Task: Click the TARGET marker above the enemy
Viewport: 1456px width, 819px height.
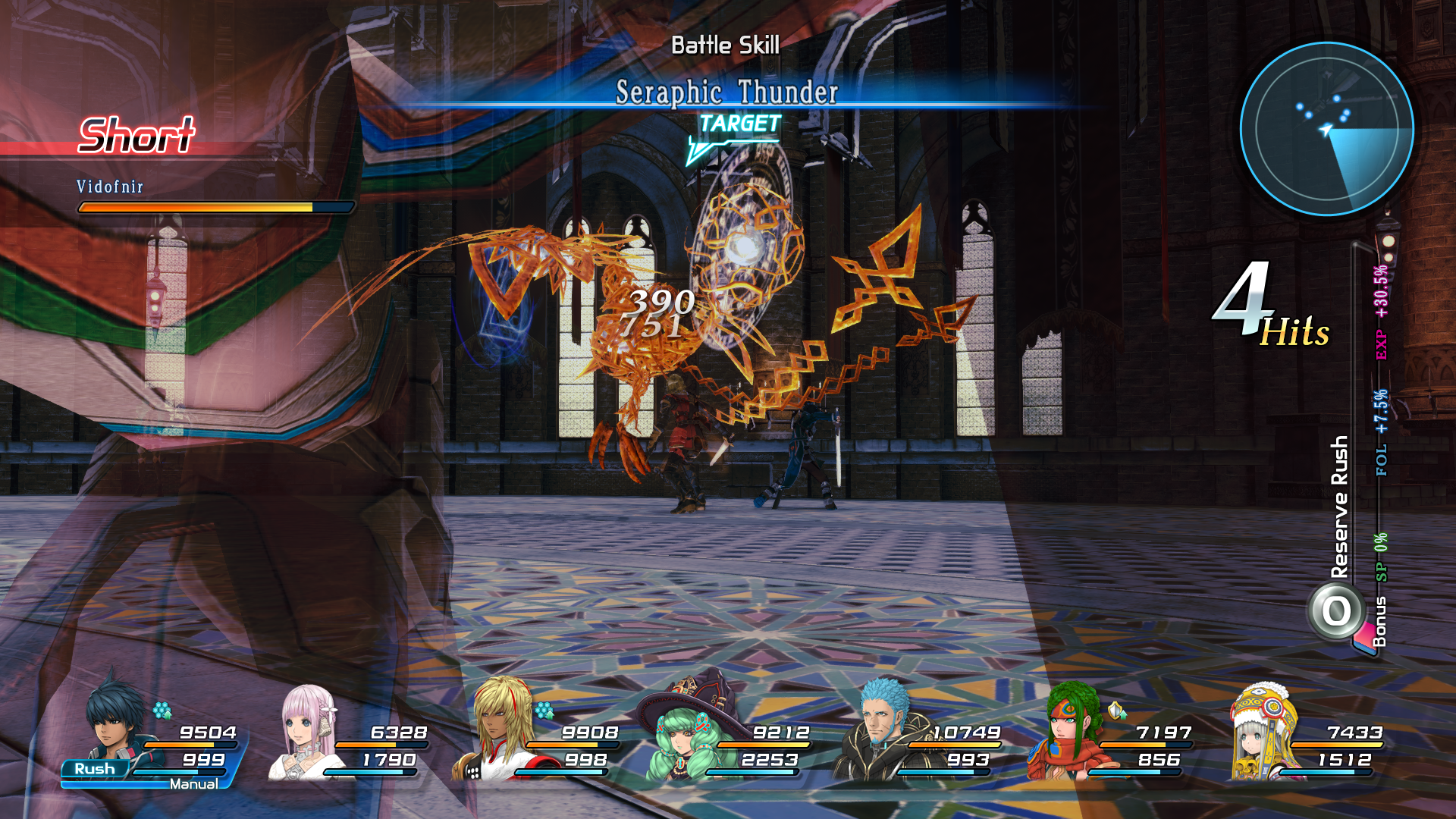Action: [739, 123]
